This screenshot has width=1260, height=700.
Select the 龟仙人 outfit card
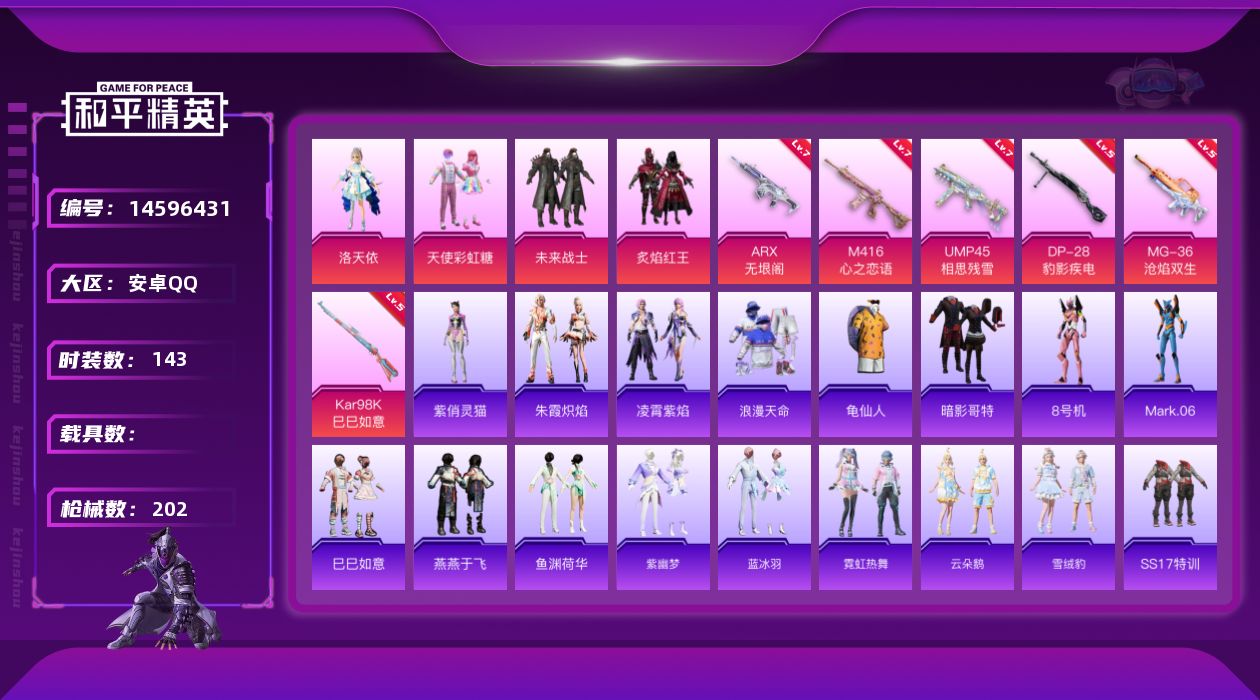pos(865,364)
